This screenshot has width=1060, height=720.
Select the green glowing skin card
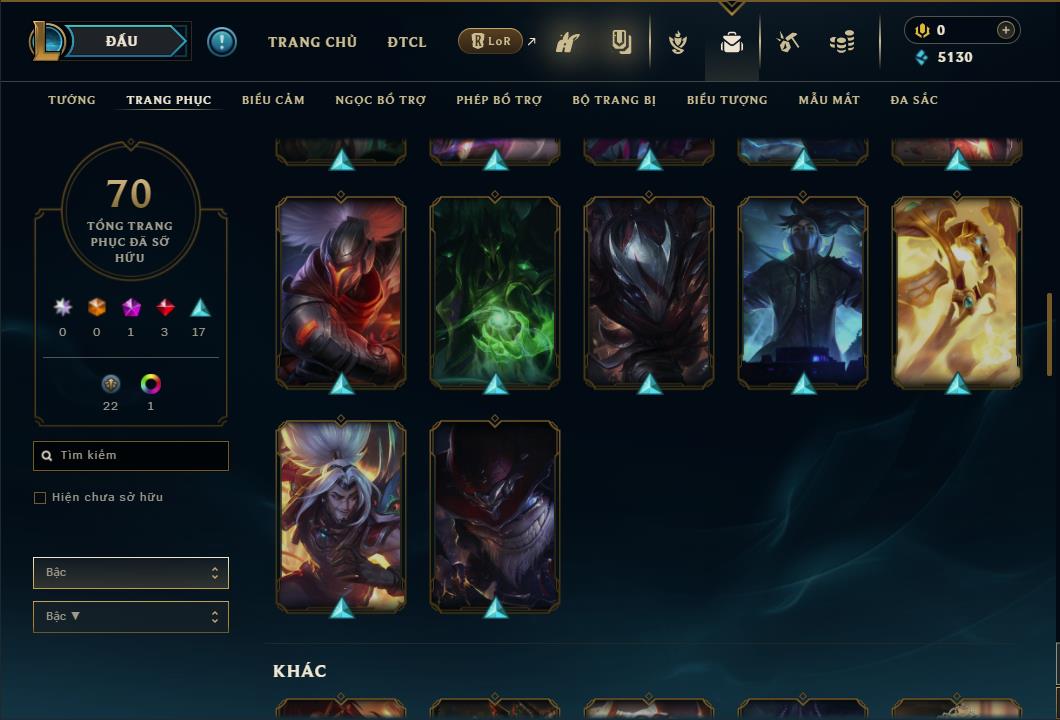click(495, 291)
